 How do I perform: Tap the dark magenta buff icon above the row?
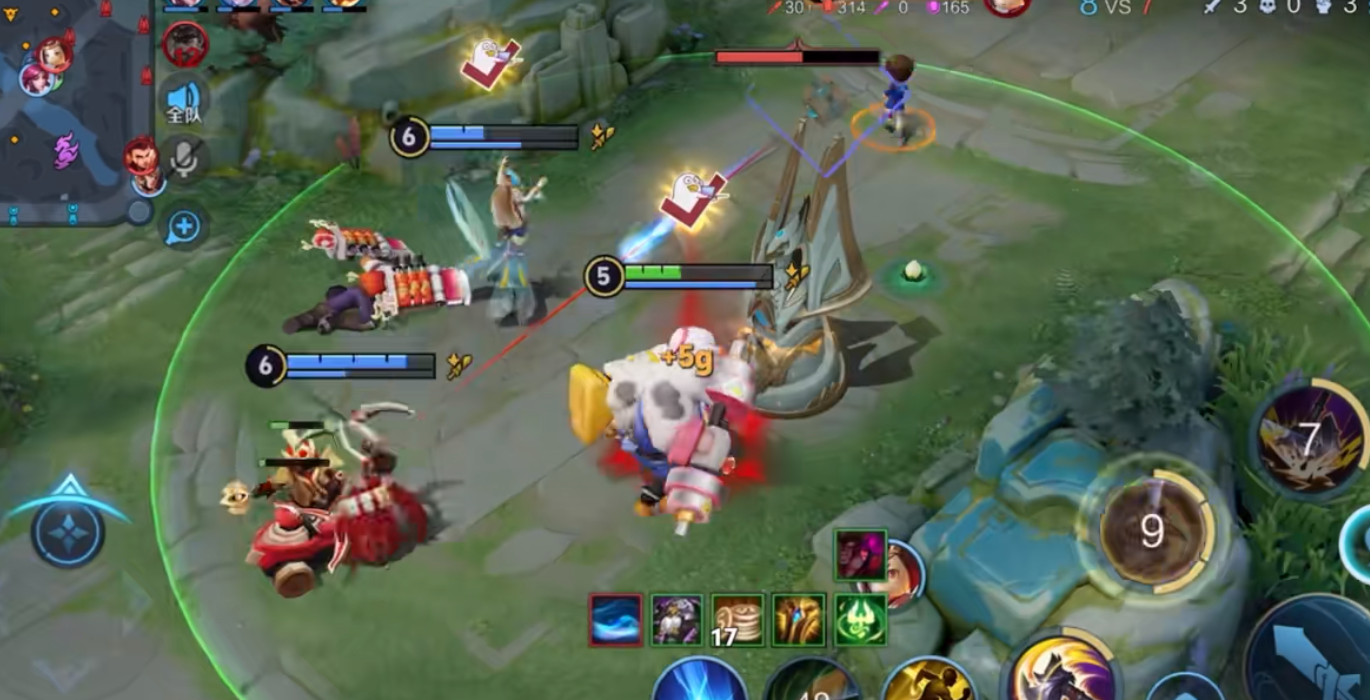pyautogui.click(x=860, y=555)
